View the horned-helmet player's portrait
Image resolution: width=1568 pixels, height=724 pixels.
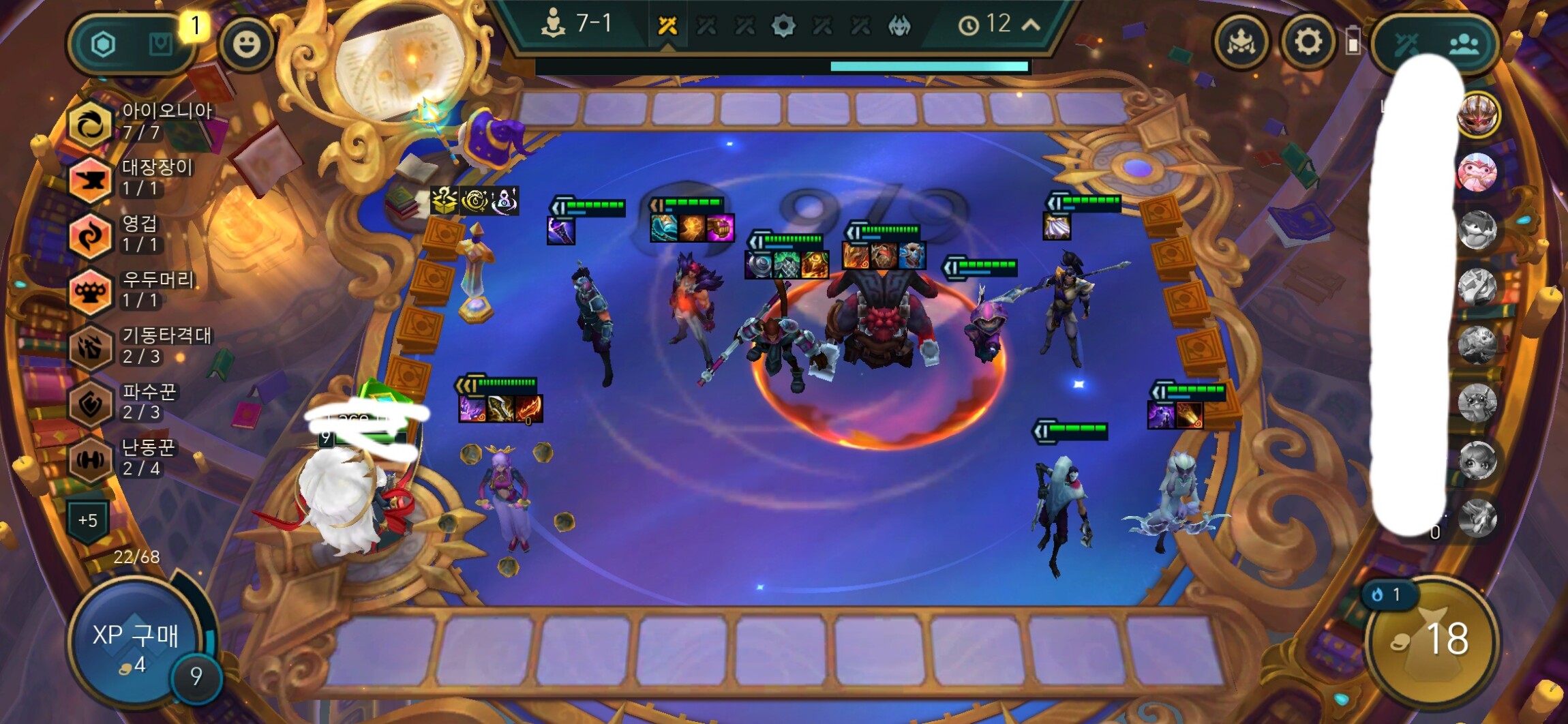pos(1477,114)
